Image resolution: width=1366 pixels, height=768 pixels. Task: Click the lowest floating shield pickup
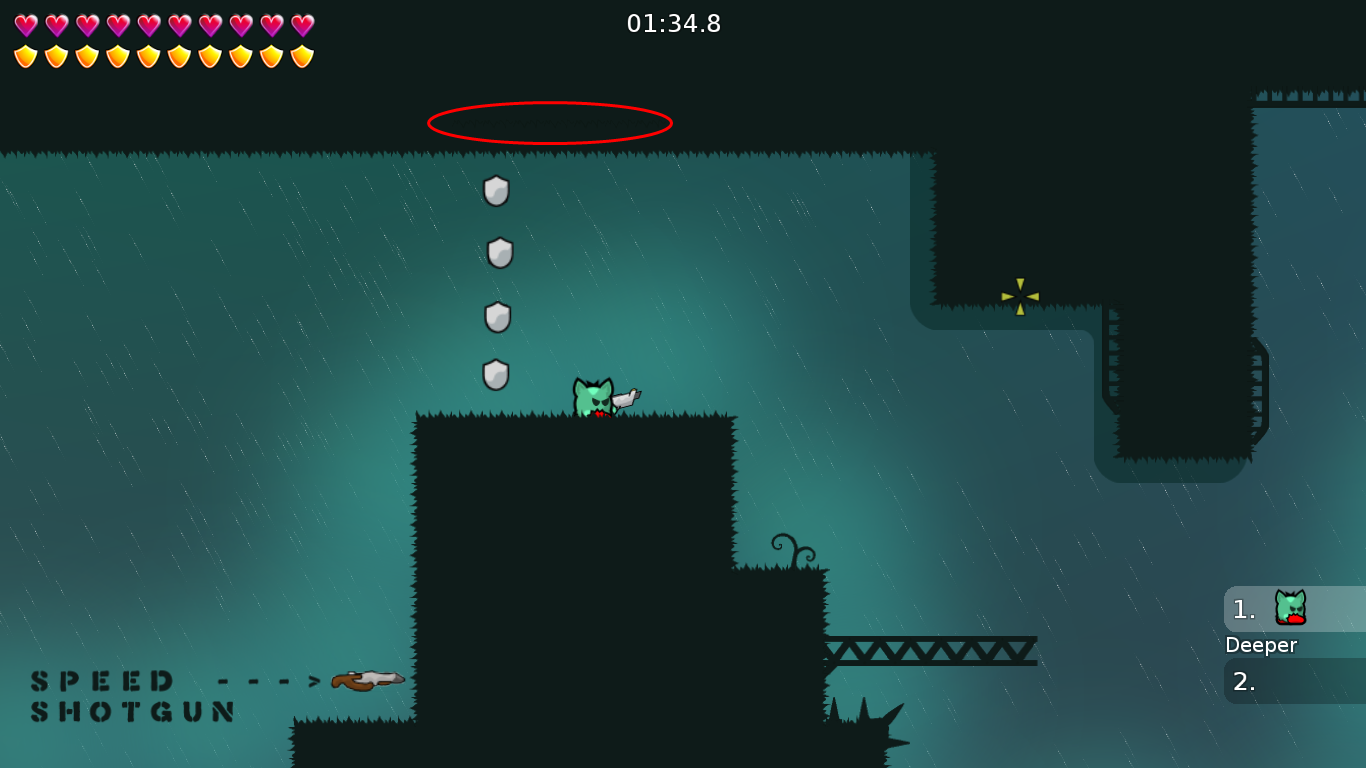coord(496,372)
